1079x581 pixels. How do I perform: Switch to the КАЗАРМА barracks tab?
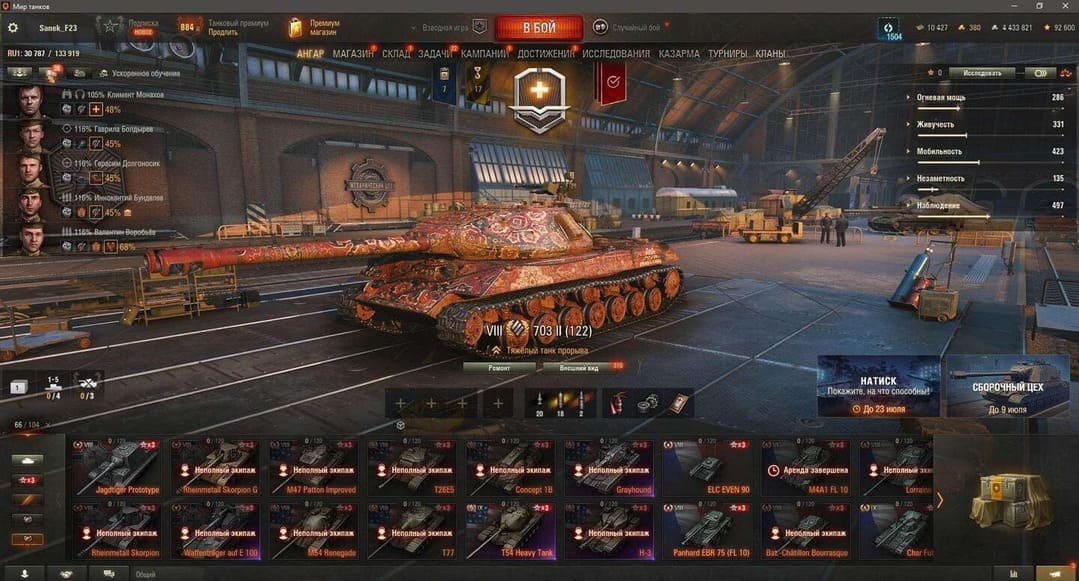(679, 54)
